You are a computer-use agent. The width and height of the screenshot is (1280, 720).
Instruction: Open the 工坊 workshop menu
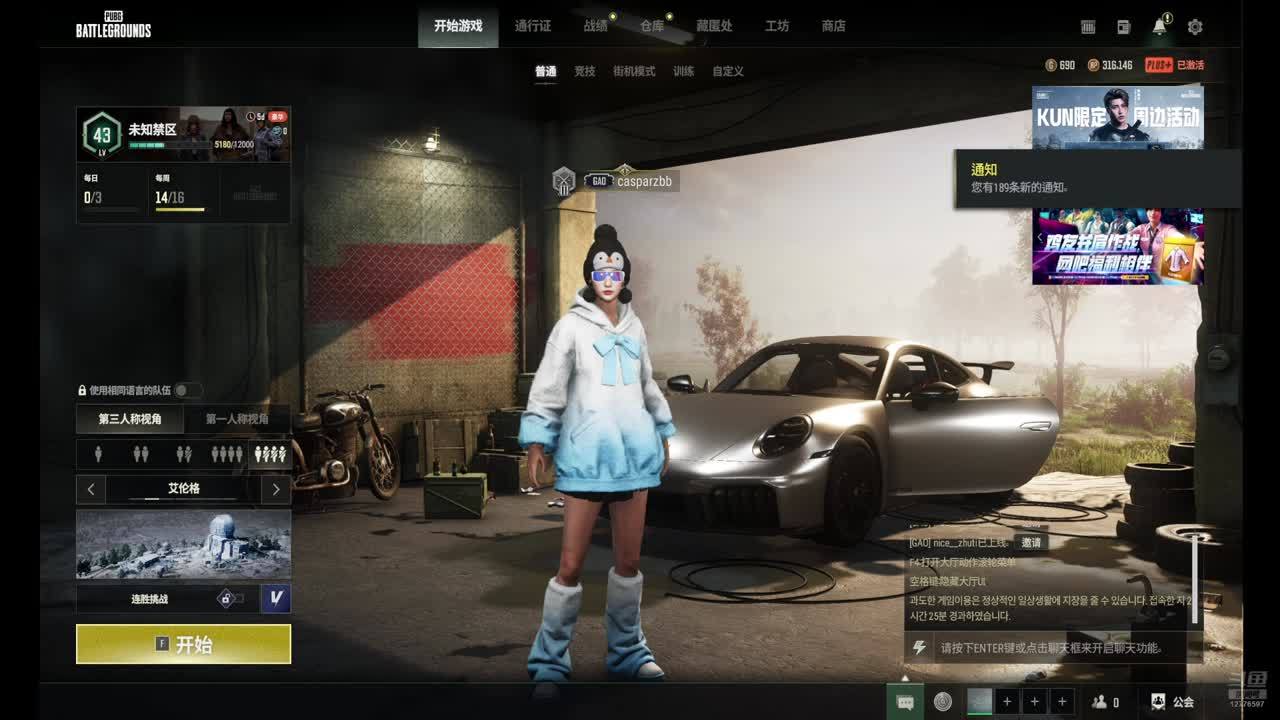coord(777,26)
